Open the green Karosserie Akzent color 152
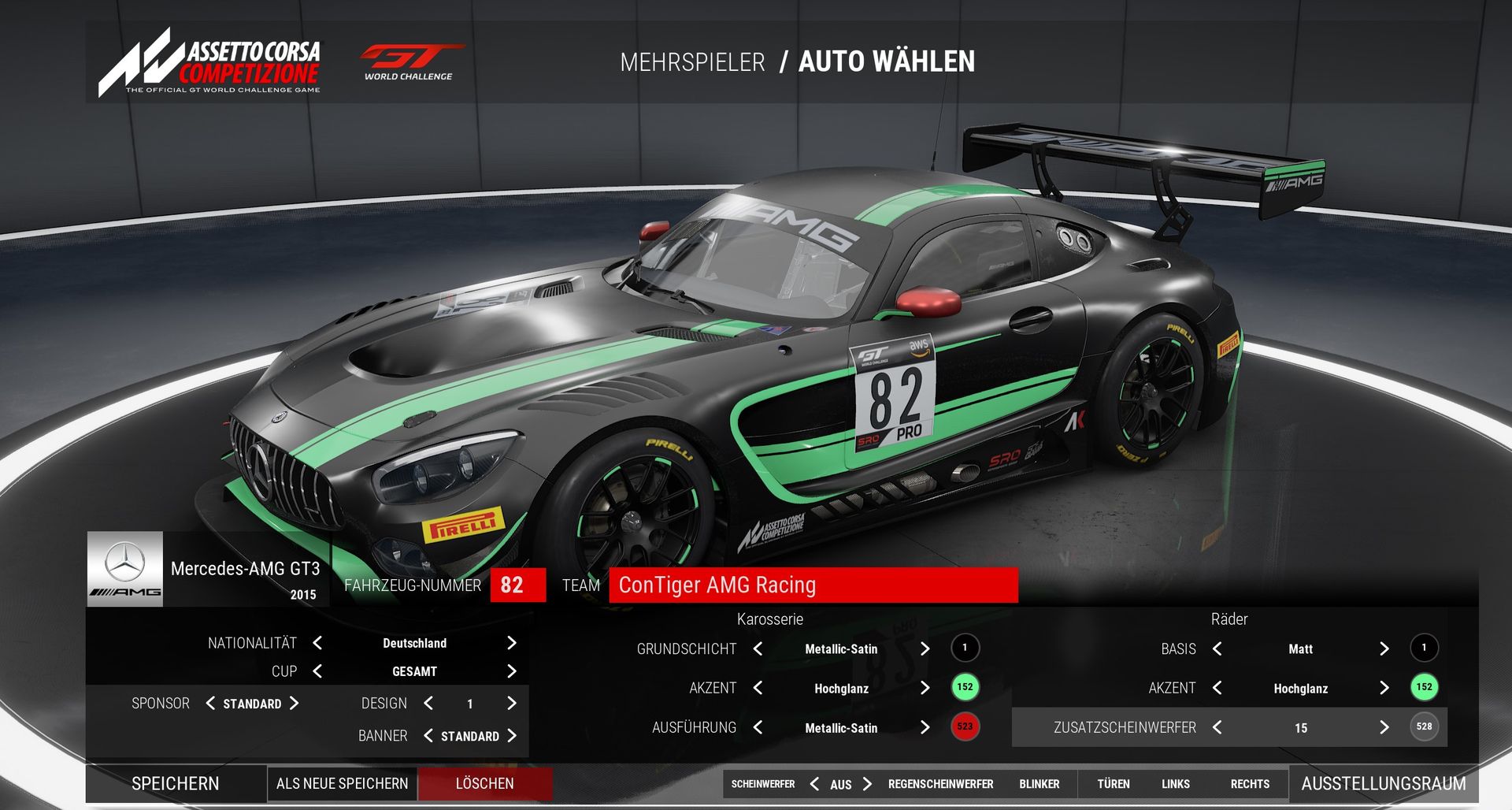The width and height of the screenshot is (1512, 810). tap(965, 687)
